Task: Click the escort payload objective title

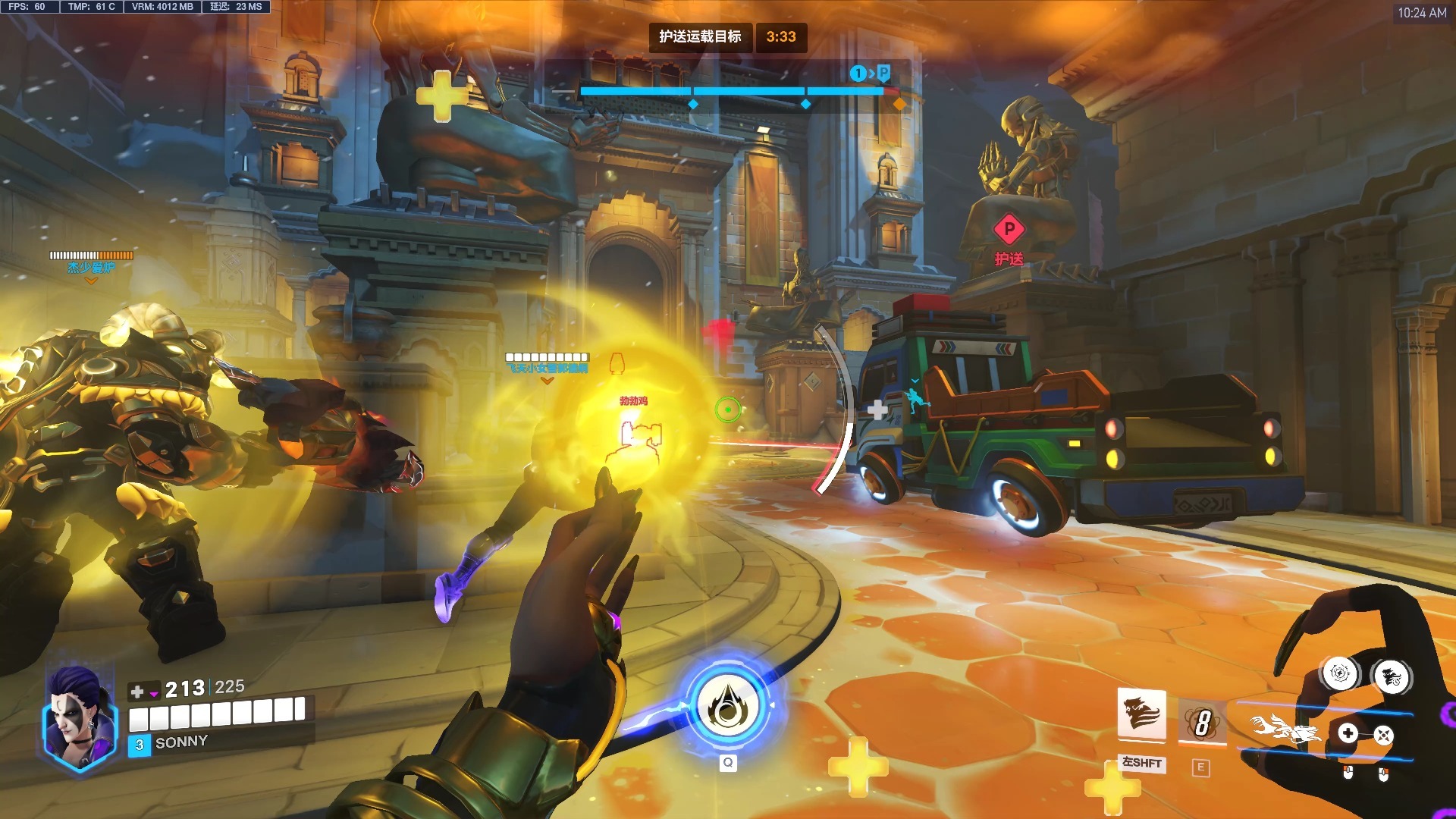Action: point(700,36)
